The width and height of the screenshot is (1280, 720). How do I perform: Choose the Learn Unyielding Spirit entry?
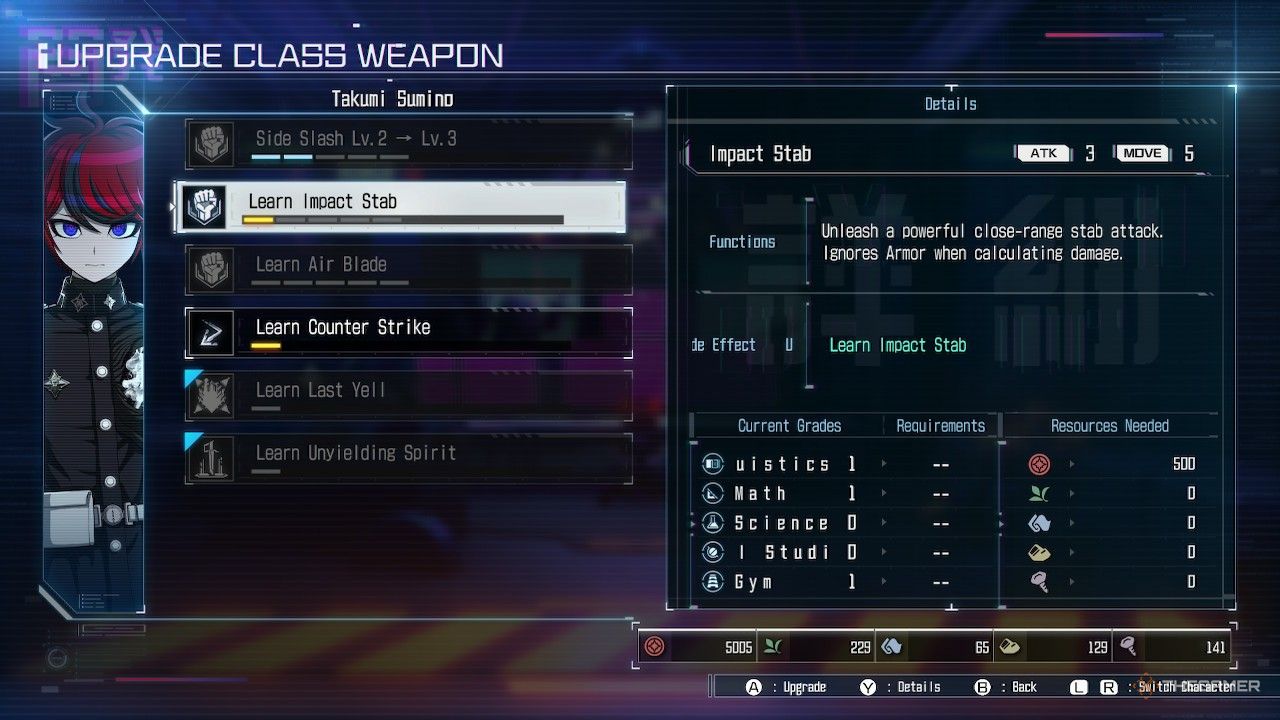coord(408,459)
